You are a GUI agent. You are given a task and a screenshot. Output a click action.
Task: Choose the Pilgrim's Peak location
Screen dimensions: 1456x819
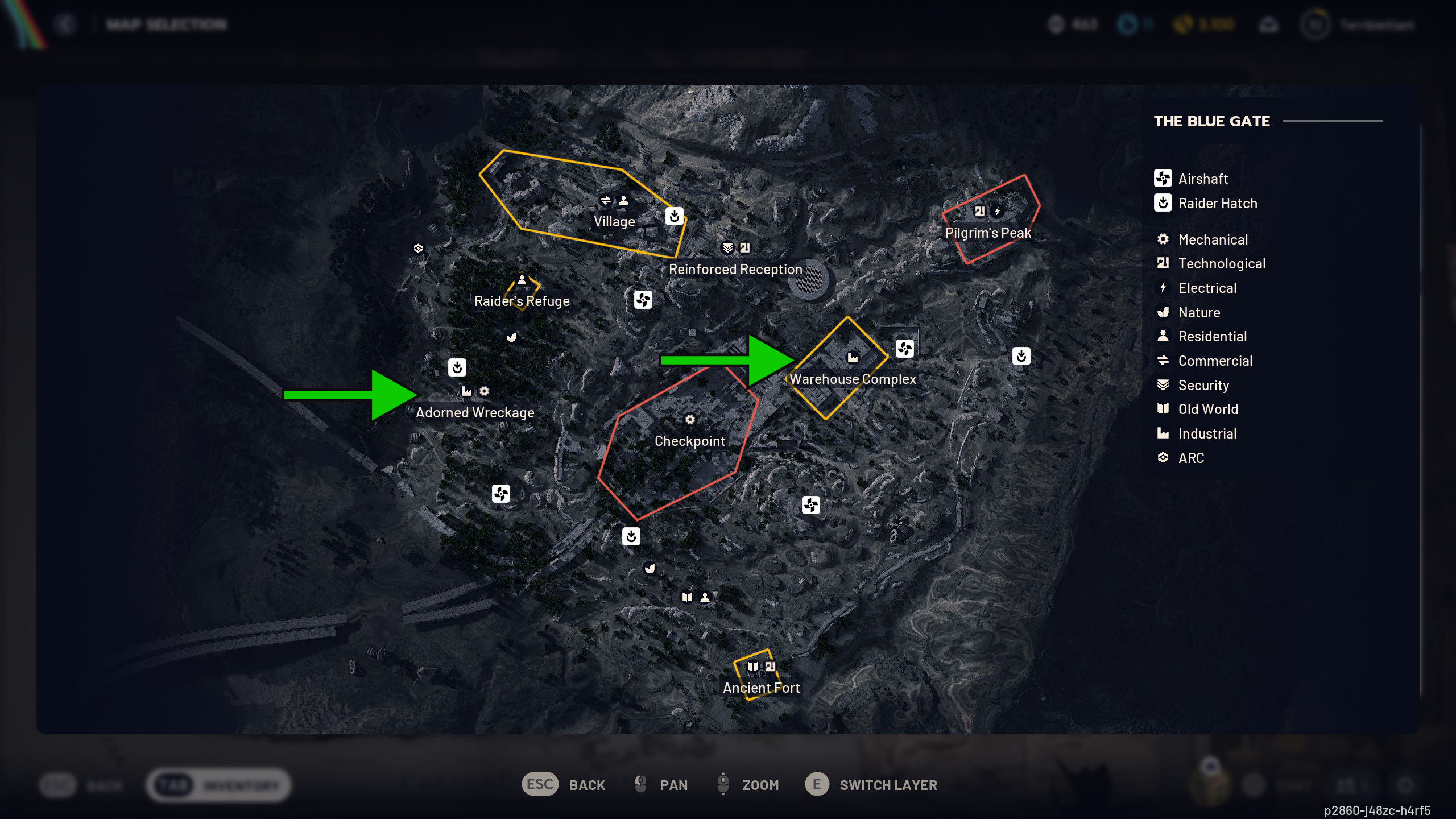tap(987, 233)
